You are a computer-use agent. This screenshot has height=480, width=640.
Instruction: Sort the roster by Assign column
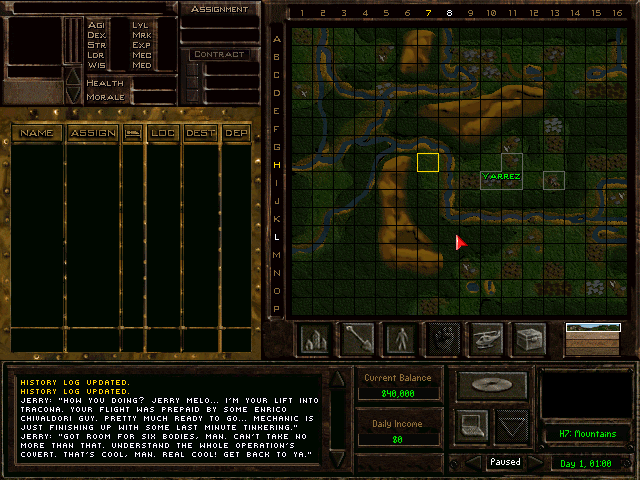[x=92, y=133]
